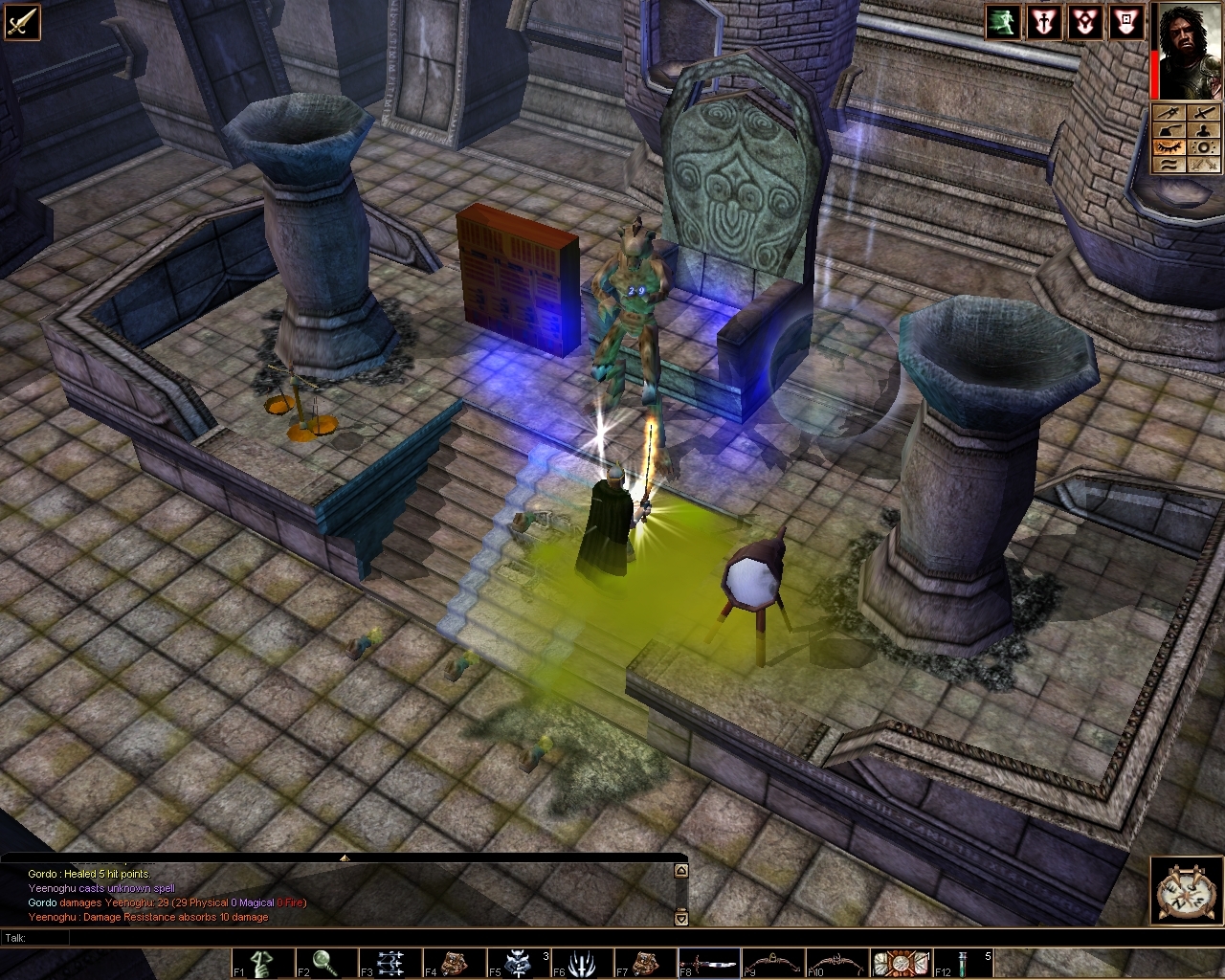The height and width of the screenshot is (980, 1225).
Task: Click the dagger shield status effect icon
Action: 1044,21
